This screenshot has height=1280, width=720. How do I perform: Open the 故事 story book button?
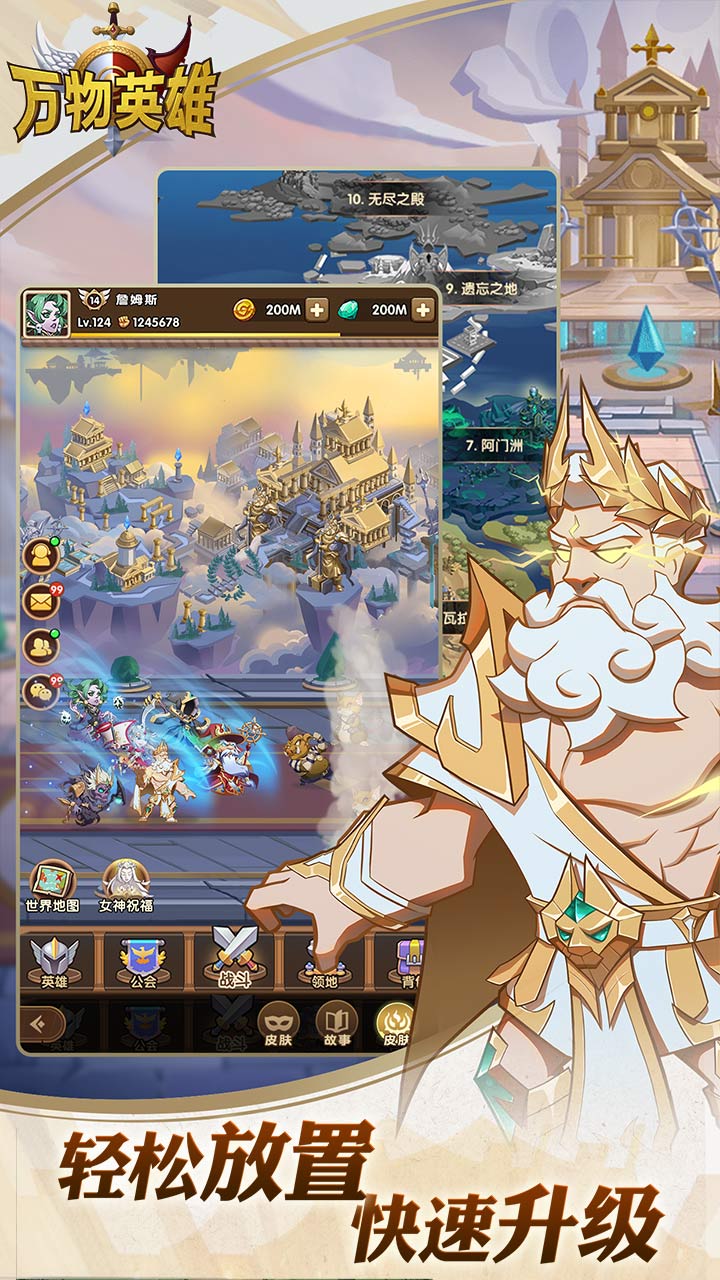pos(336,1023)
